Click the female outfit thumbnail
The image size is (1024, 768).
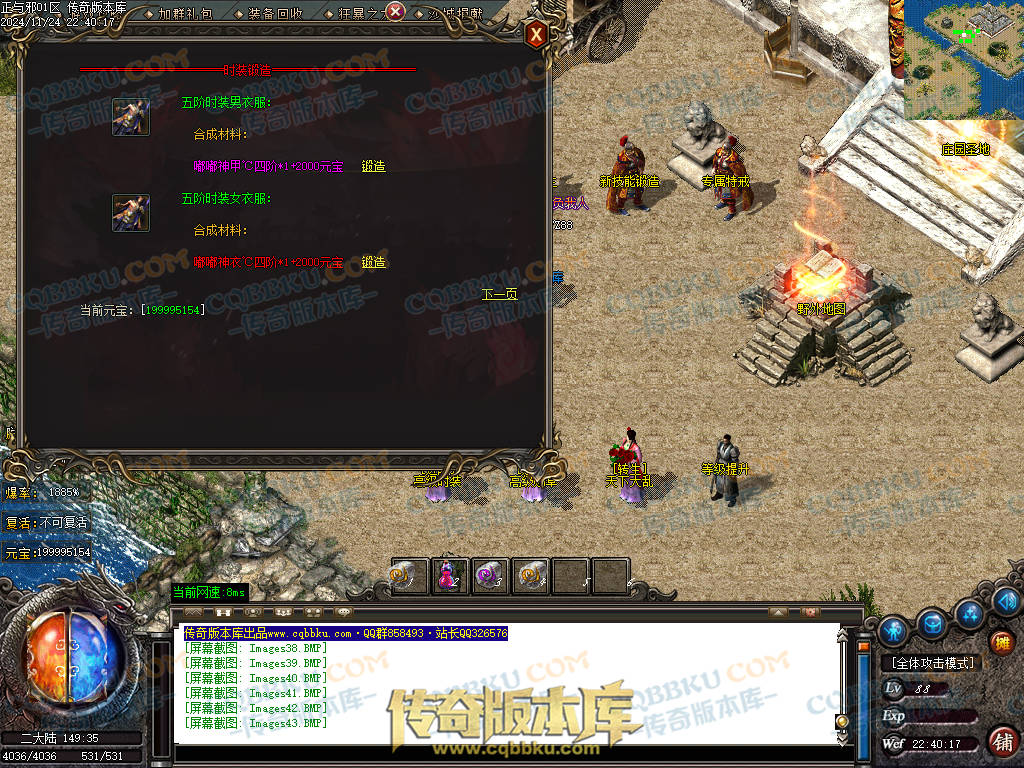click(131, 213)
